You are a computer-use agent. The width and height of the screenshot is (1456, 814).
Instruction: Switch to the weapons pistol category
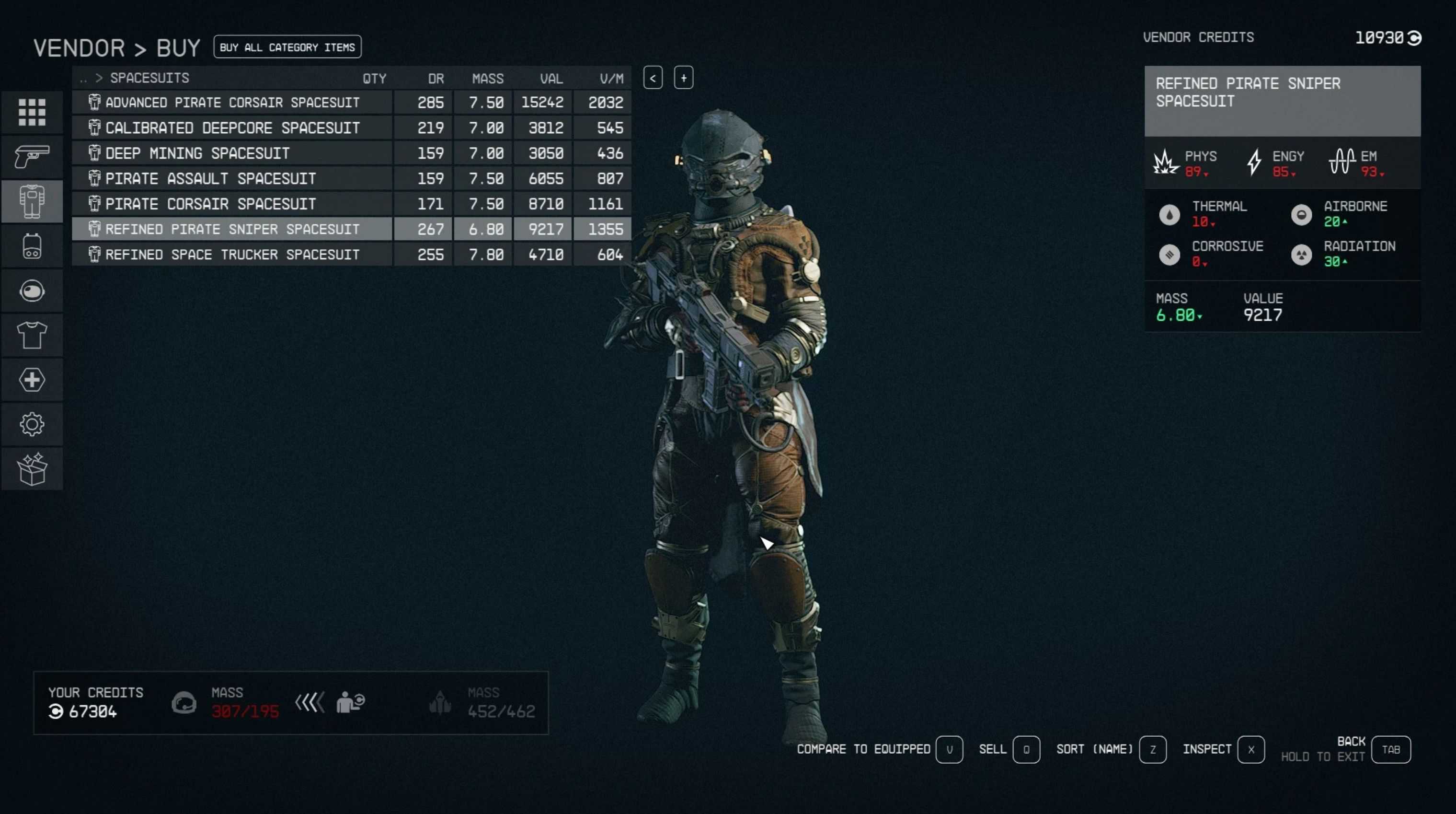(x=32, y=157)
